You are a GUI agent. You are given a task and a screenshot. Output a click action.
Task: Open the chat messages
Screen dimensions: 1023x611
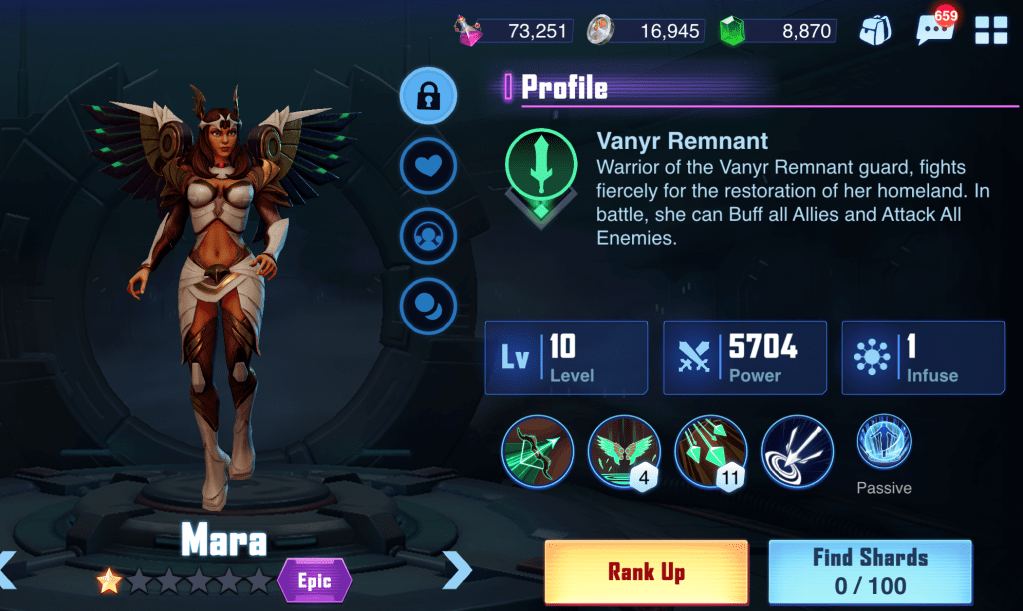pos(934,30)
